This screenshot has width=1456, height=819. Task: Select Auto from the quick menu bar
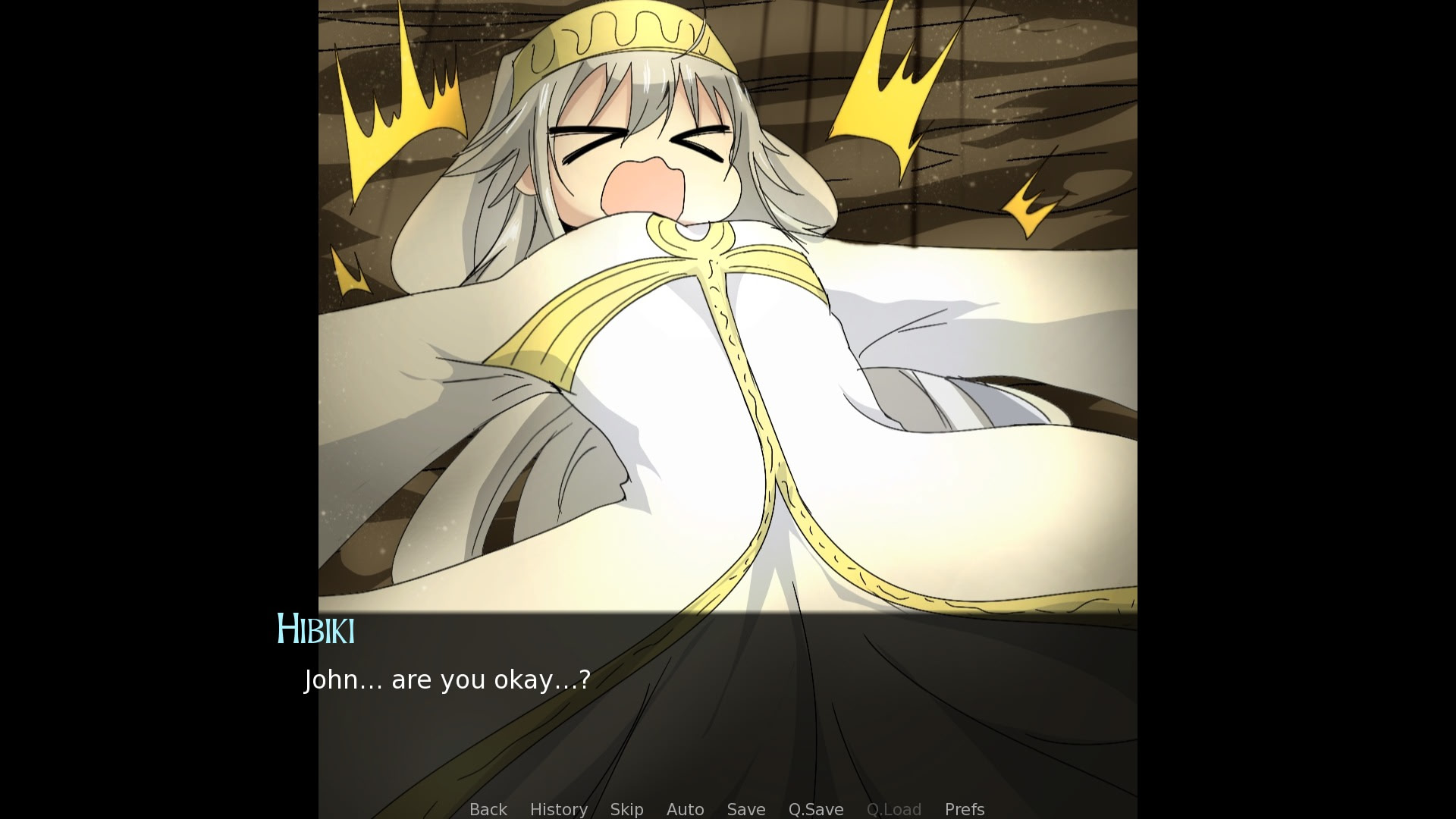(684, 809)
